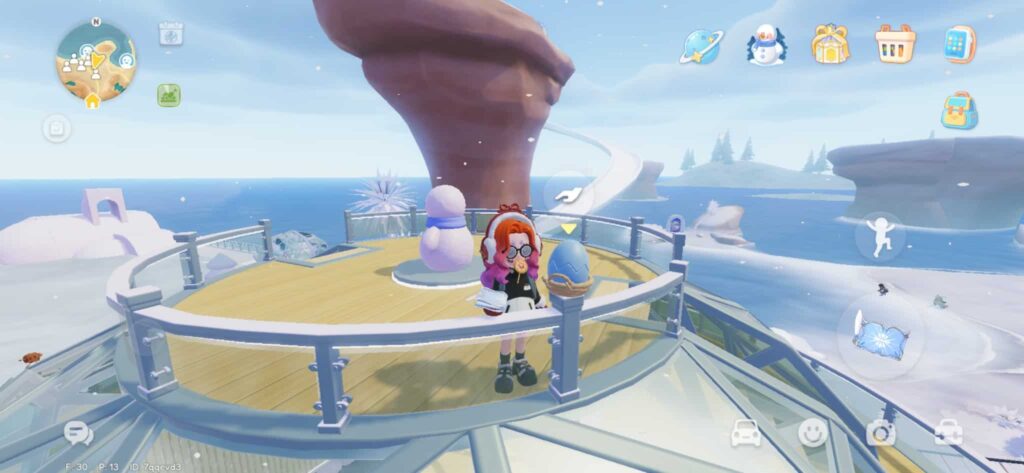Screen dimensions: 1024x473
Task: Open the chat bubbles button
Action: click(78, 433)
